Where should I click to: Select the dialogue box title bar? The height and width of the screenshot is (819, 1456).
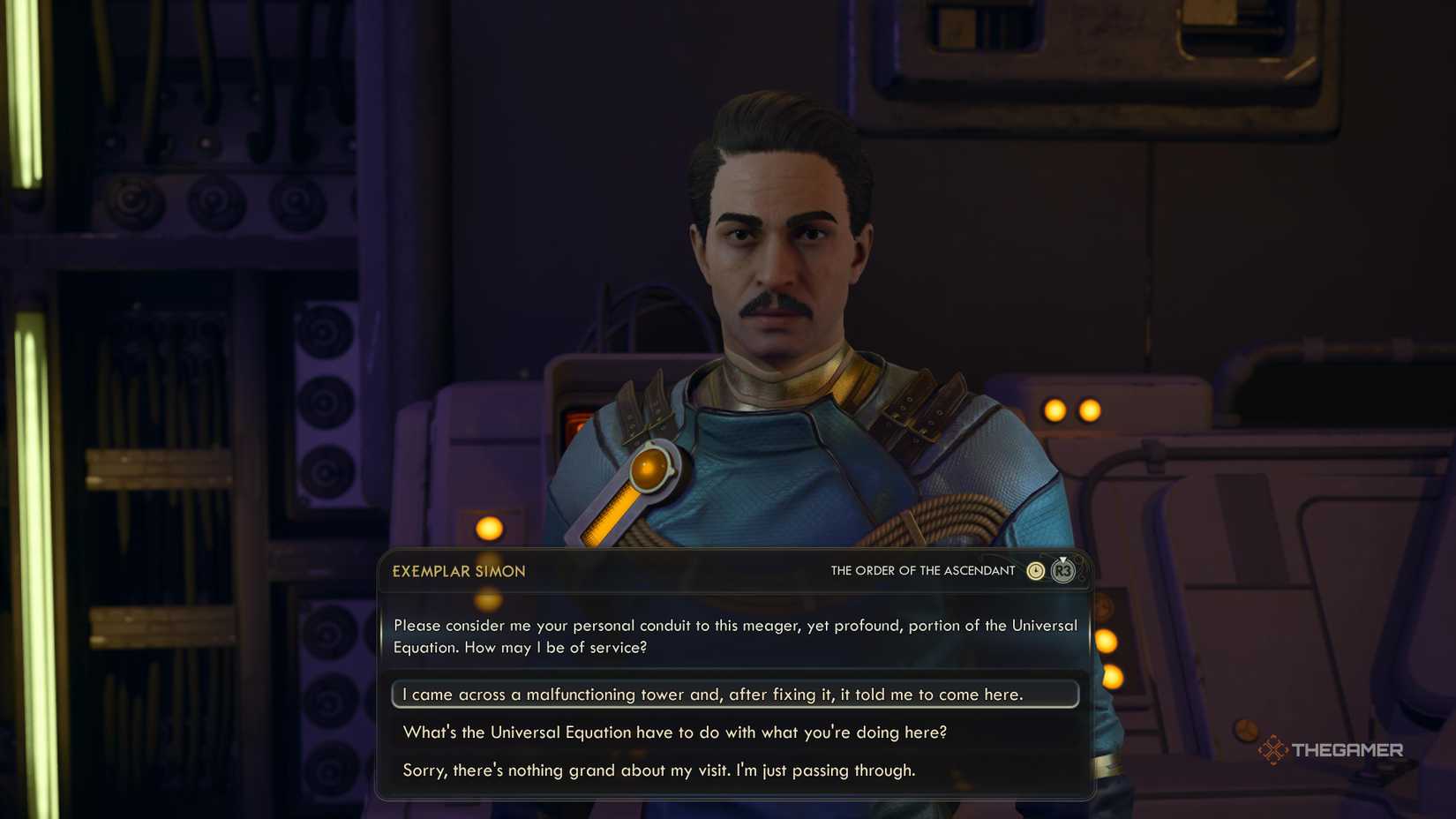pyautogui.click(x=734, y=570)
